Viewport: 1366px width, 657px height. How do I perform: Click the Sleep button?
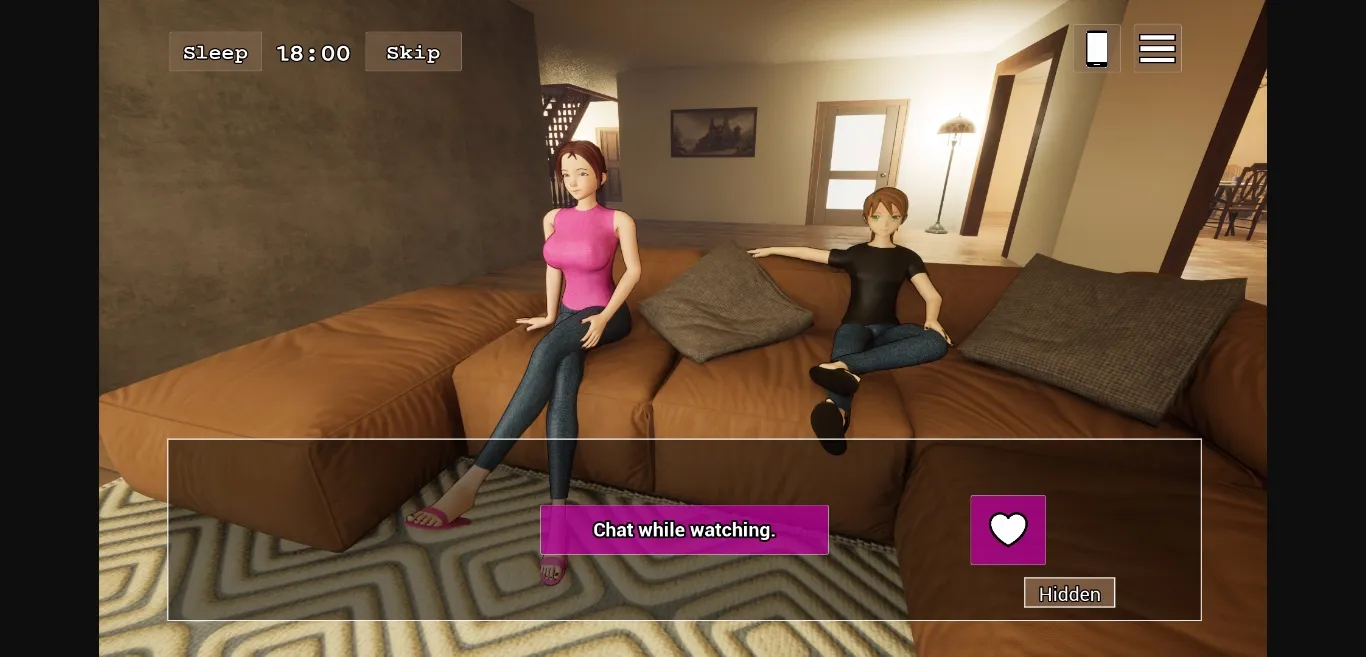pyautogui.click(x=215, y=52)
